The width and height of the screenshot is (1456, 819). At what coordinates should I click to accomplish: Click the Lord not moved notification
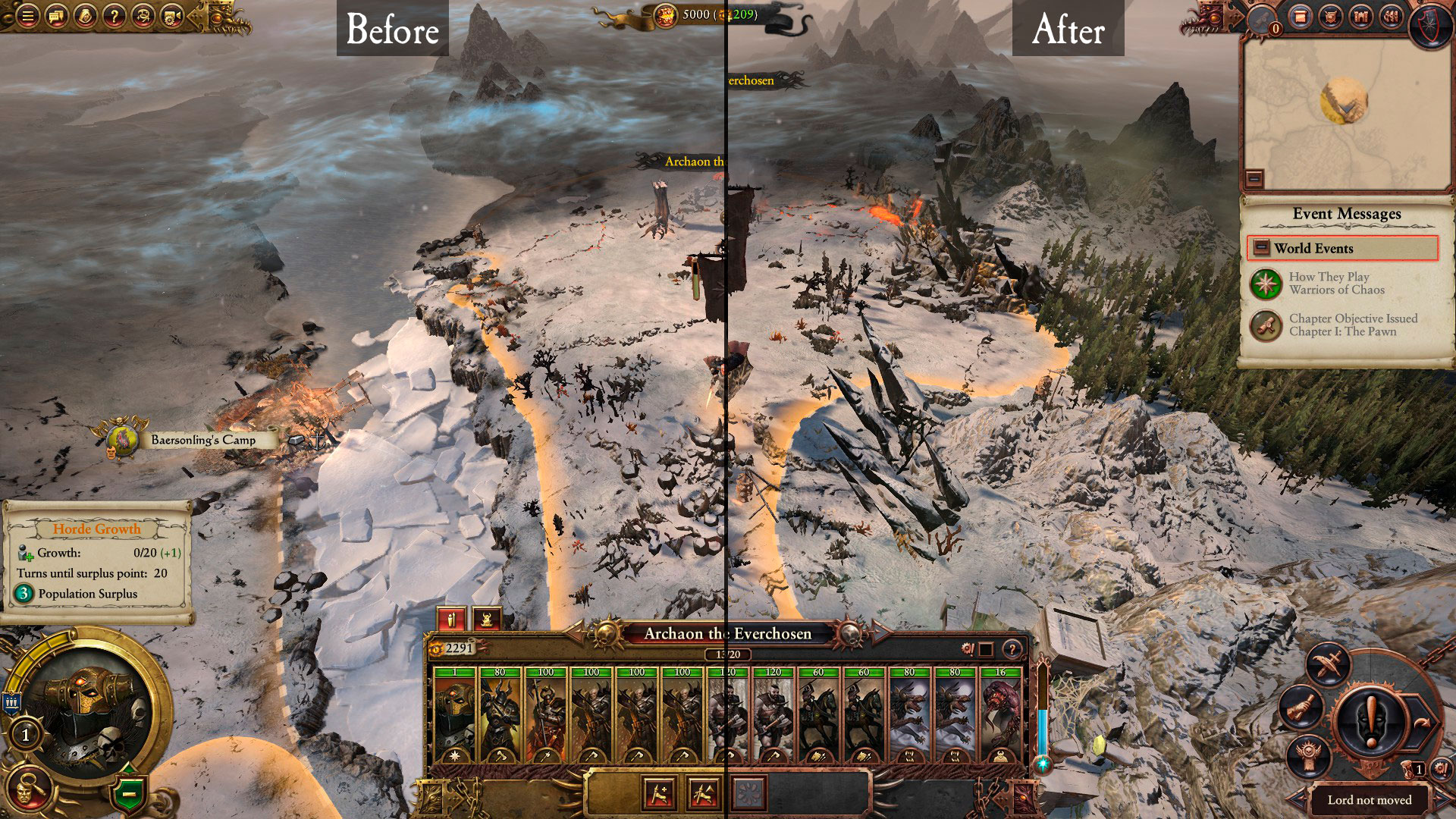point(1369,800)
